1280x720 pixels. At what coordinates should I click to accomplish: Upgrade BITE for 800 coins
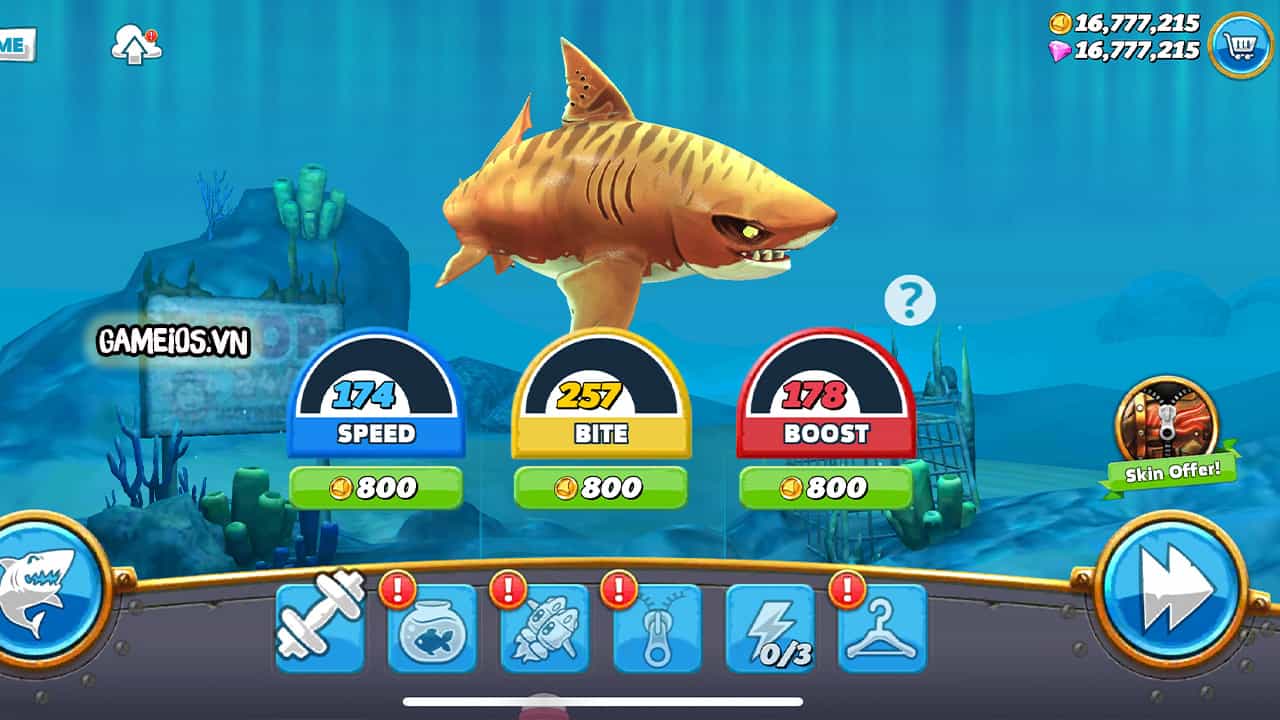click(x=601, y=487)
